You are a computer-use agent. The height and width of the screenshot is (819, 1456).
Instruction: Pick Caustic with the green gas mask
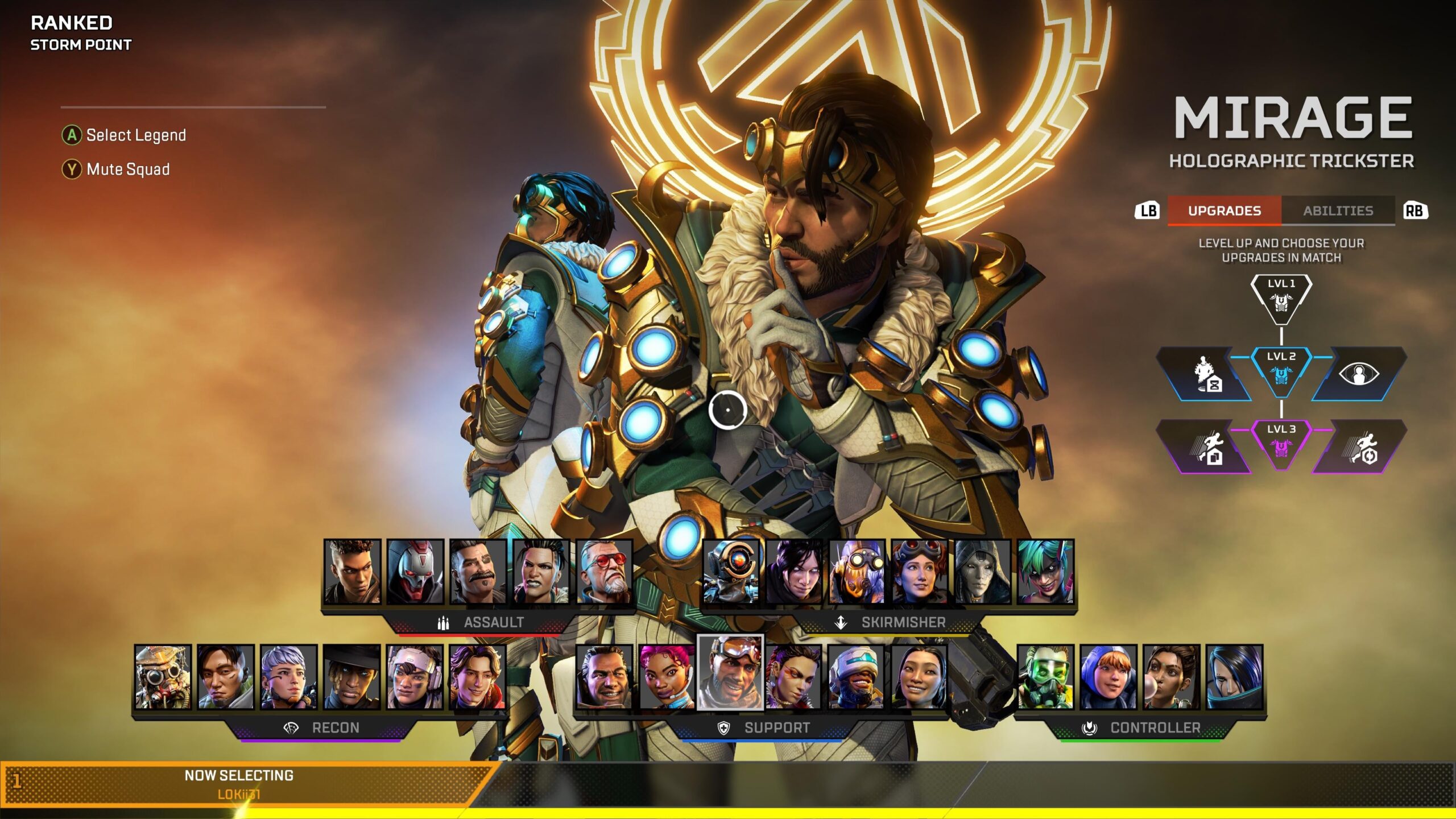(1045, 677)
